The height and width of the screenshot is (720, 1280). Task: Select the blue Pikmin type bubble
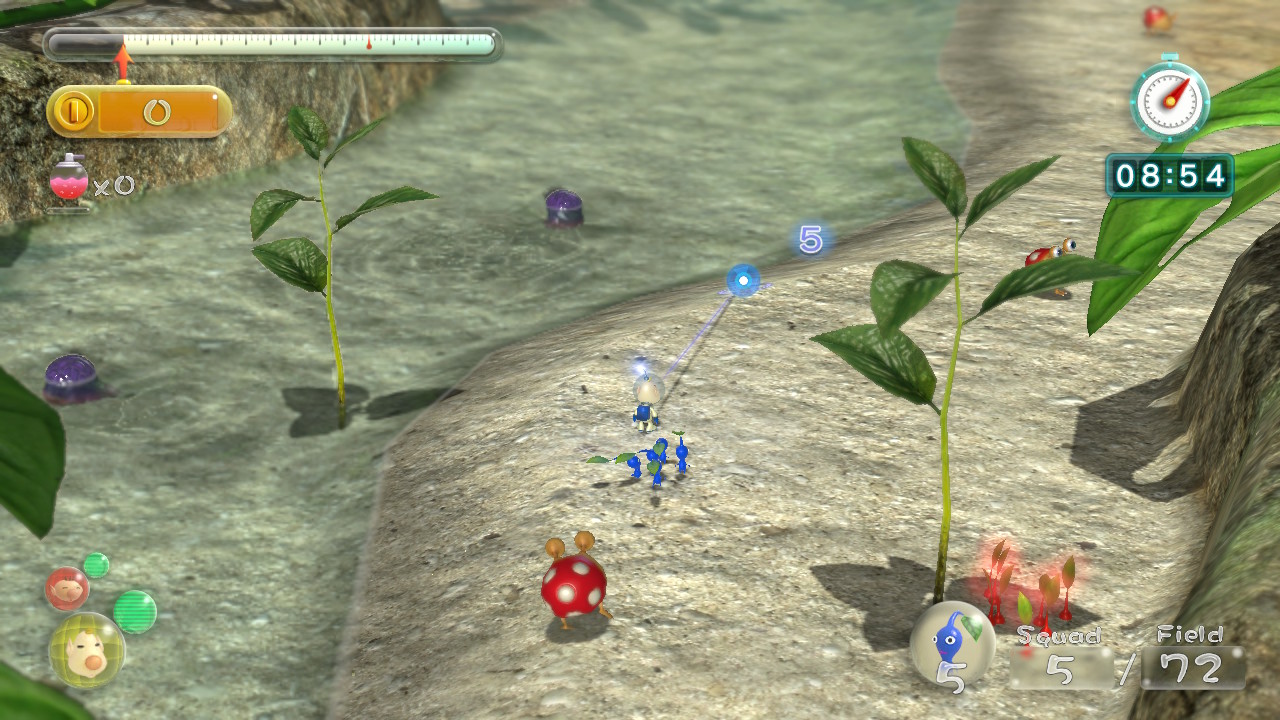[952, 642]
